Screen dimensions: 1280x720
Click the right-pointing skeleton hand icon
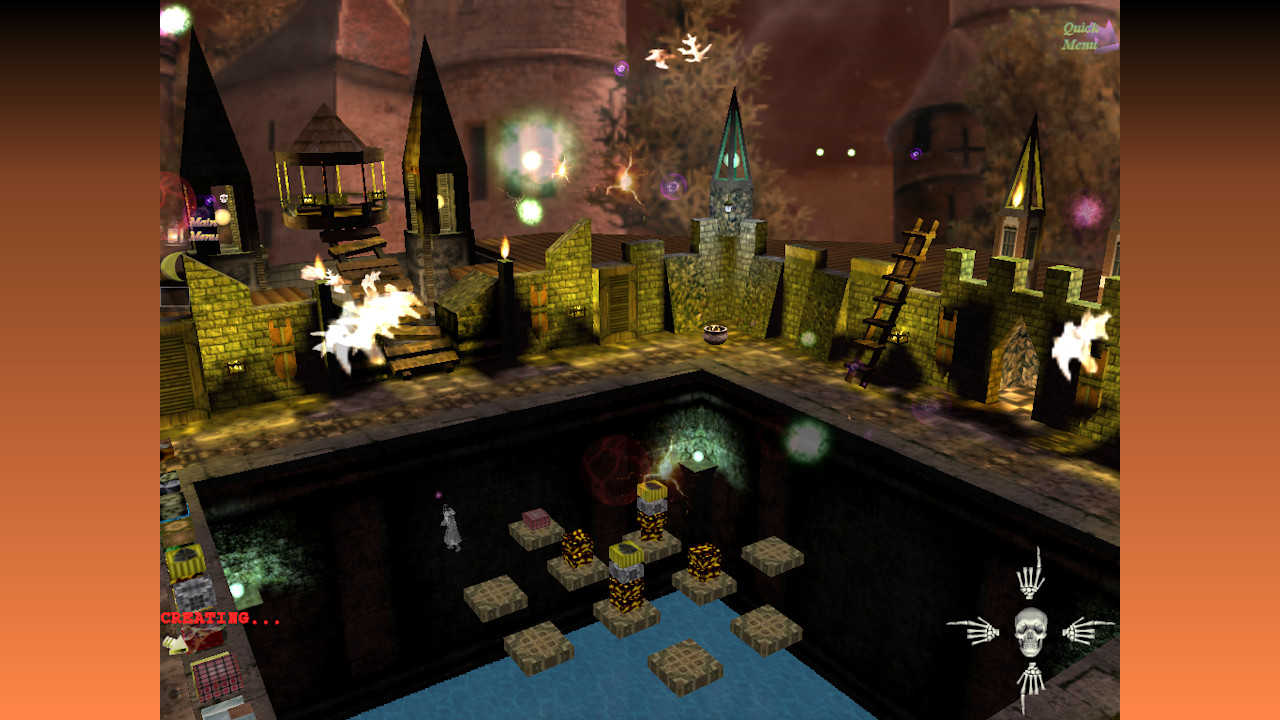(1082, 632)
